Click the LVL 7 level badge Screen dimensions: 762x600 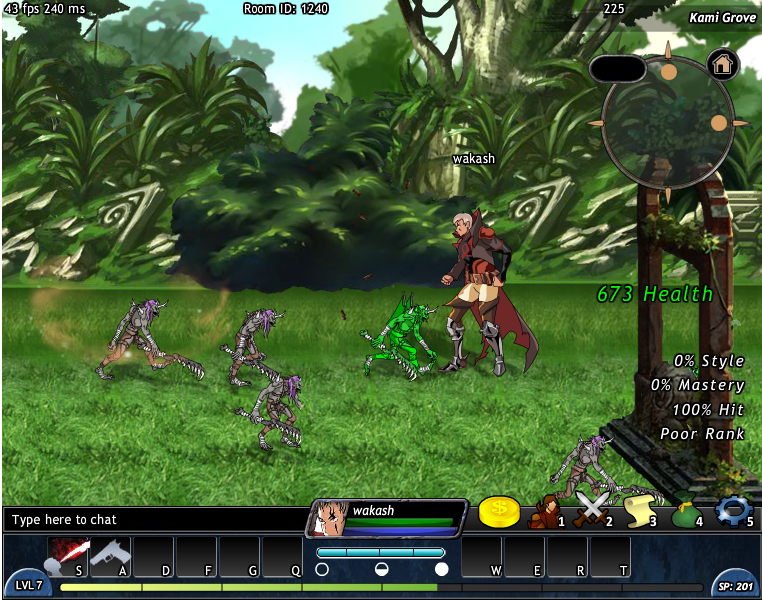point(29,585)
